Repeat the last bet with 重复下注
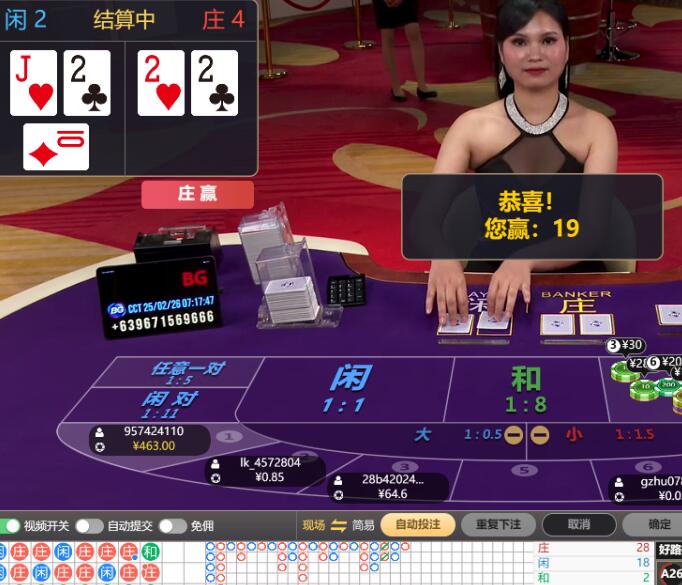Image resolution: width=682 pixels, height=585 pixels. click(498, 525)
